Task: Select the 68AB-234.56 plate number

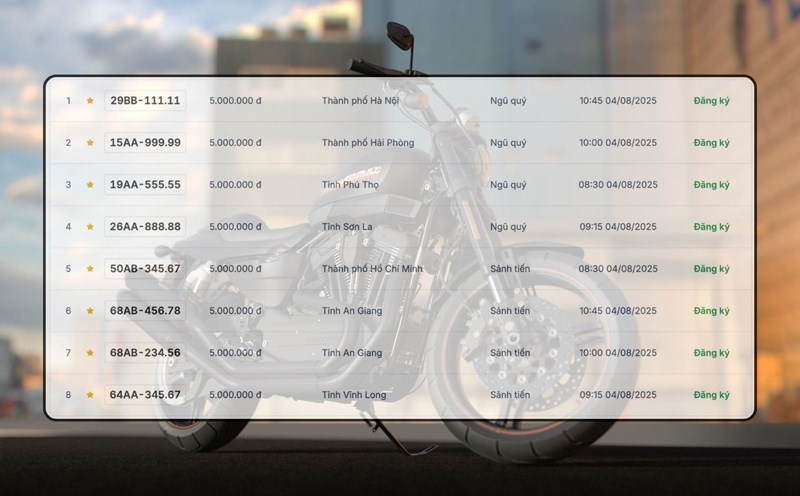Action: (x=145, y=353)
